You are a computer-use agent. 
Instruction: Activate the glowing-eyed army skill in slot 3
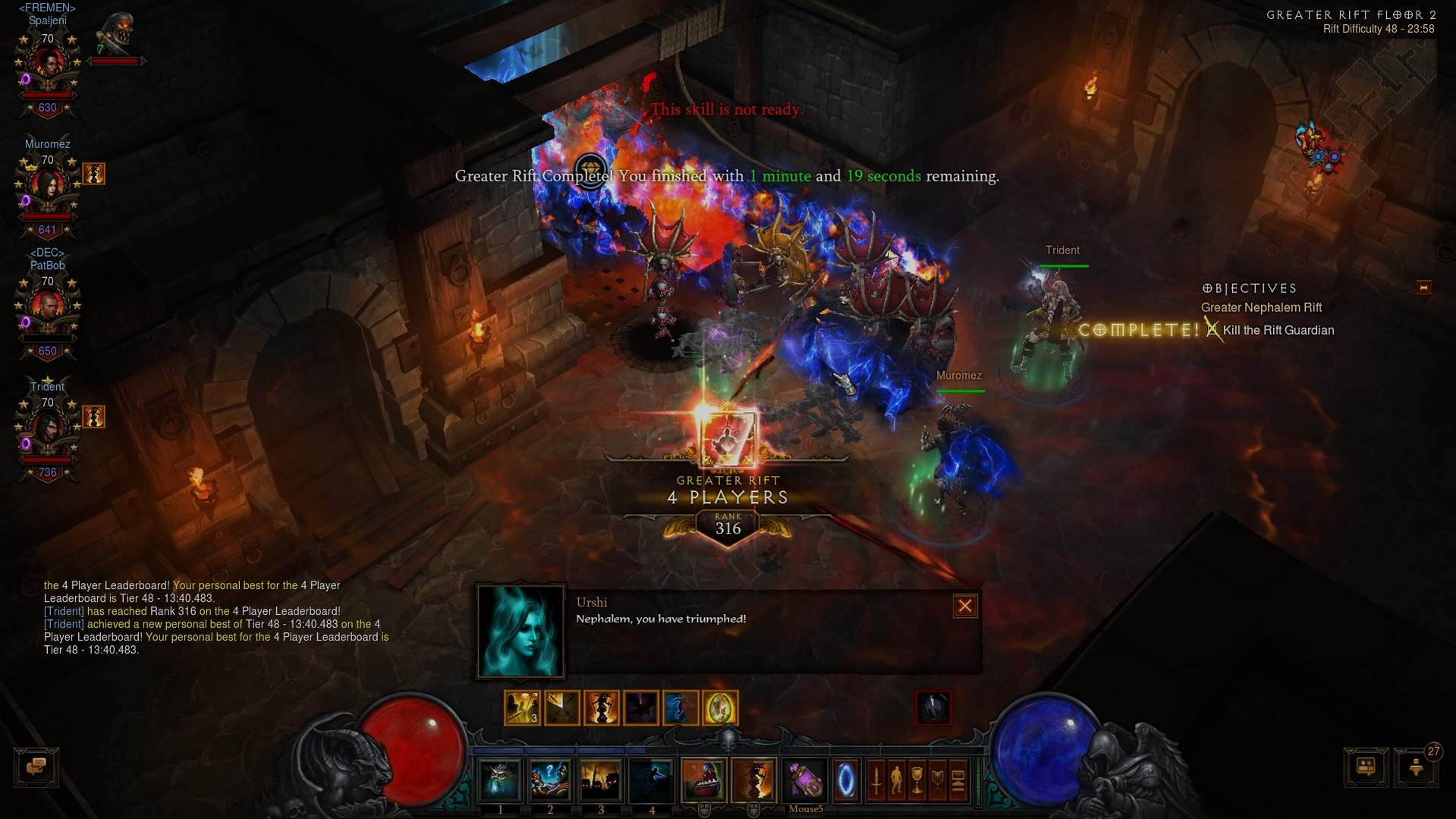point(600,780)
